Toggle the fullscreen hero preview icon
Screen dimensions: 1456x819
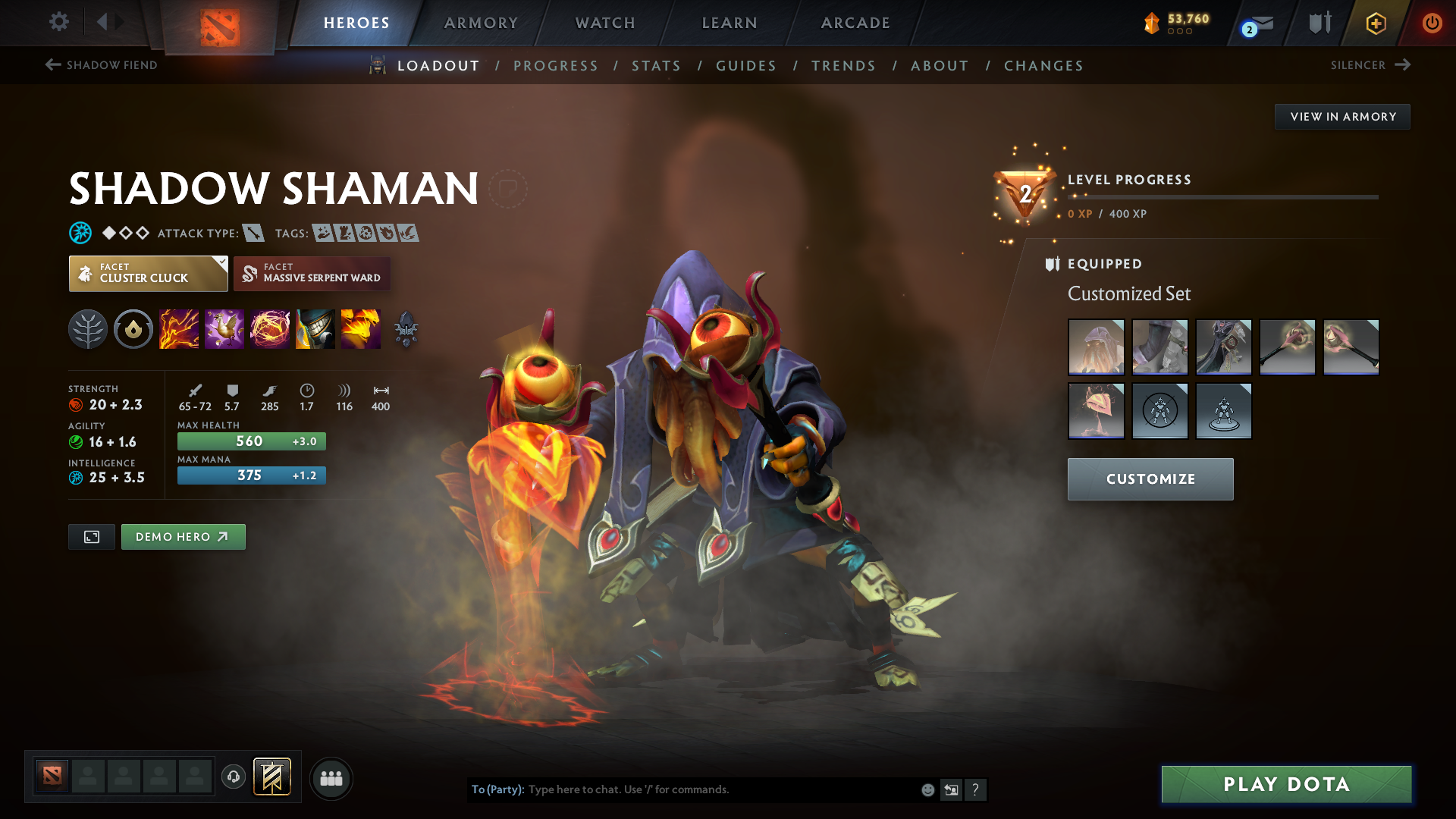coord(91,536)
